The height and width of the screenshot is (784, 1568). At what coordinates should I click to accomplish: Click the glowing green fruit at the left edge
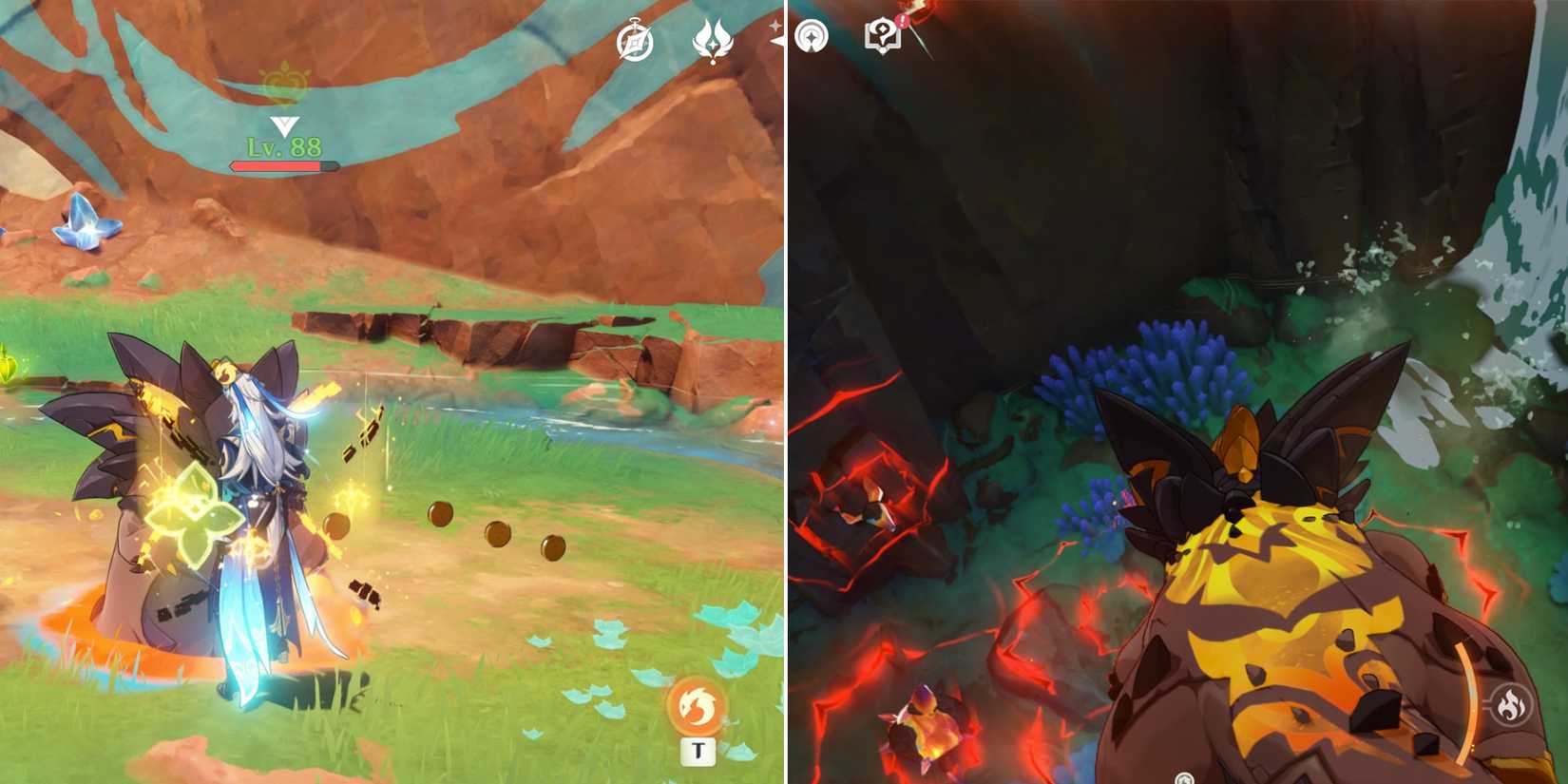pyautogui.click(x=8, y=366)
